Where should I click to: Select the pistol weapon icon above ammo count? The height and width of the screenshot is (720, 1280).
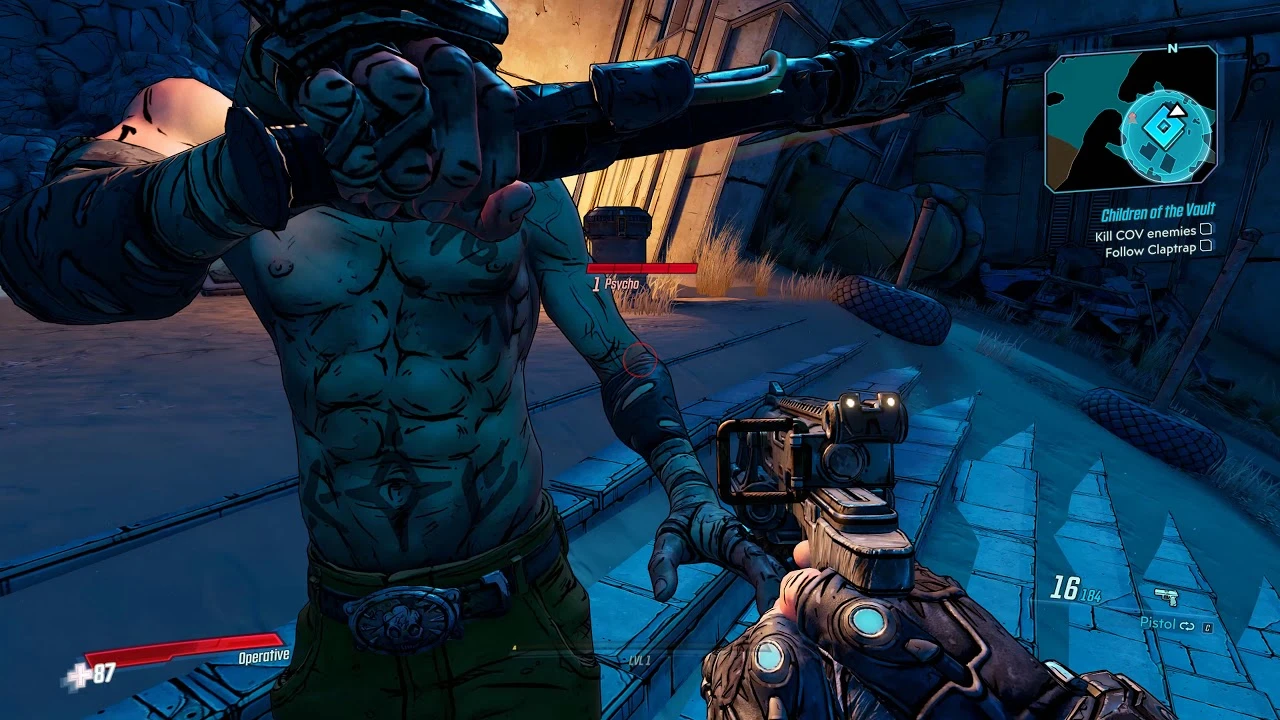coord(1166,596)
